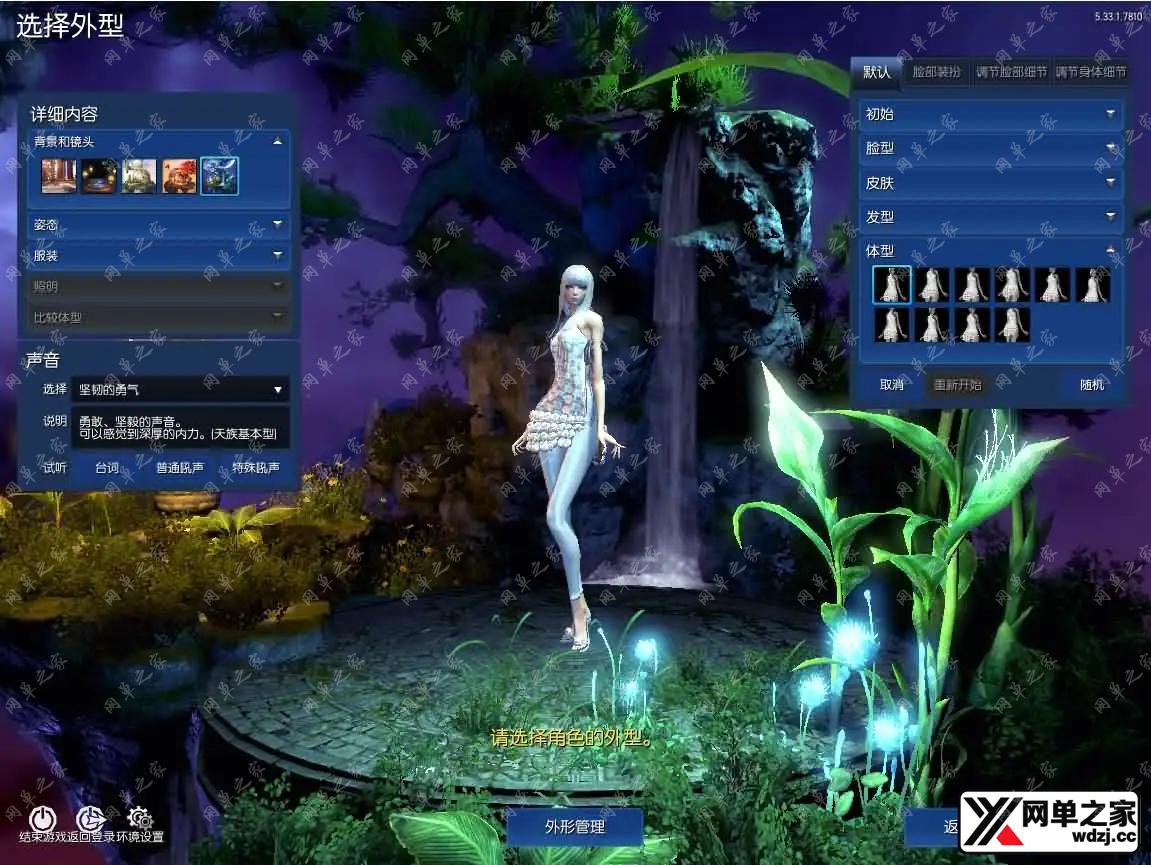Open 环境设置 gear settings
The width and height of the screenshot is (1151, 865).
click(140, 819)
